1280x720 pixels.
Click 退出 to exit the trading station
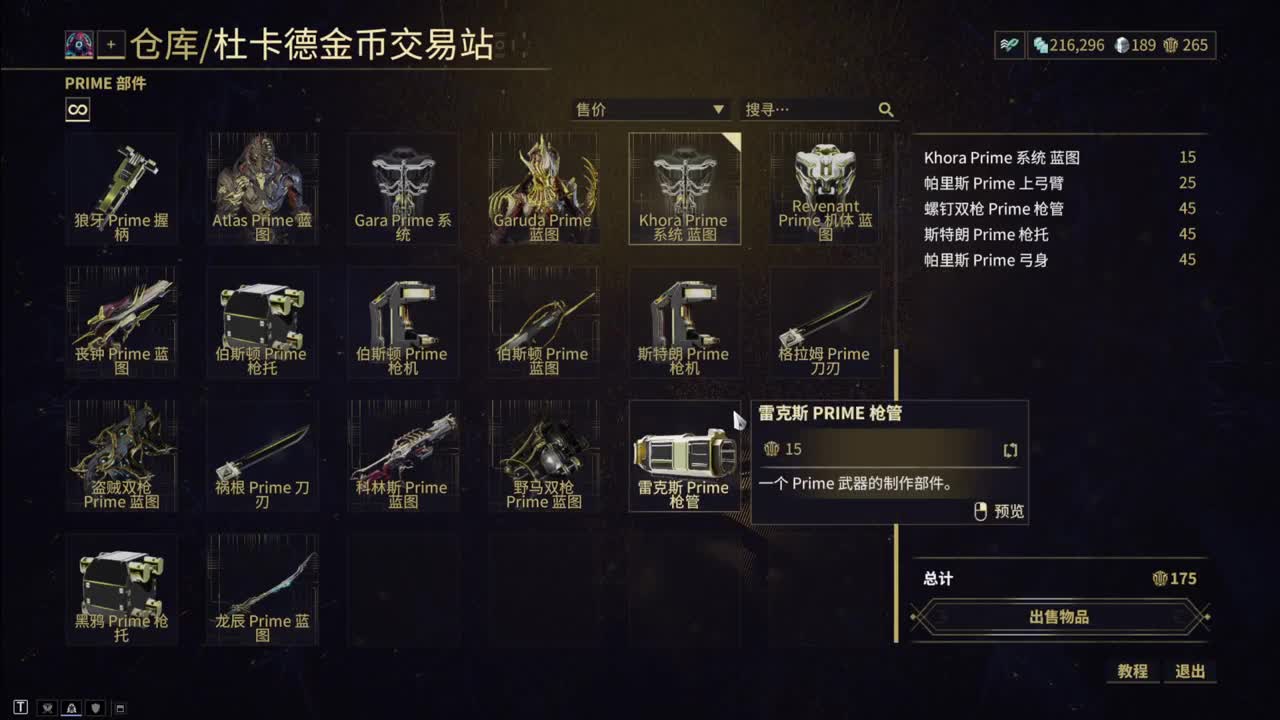1191,672
